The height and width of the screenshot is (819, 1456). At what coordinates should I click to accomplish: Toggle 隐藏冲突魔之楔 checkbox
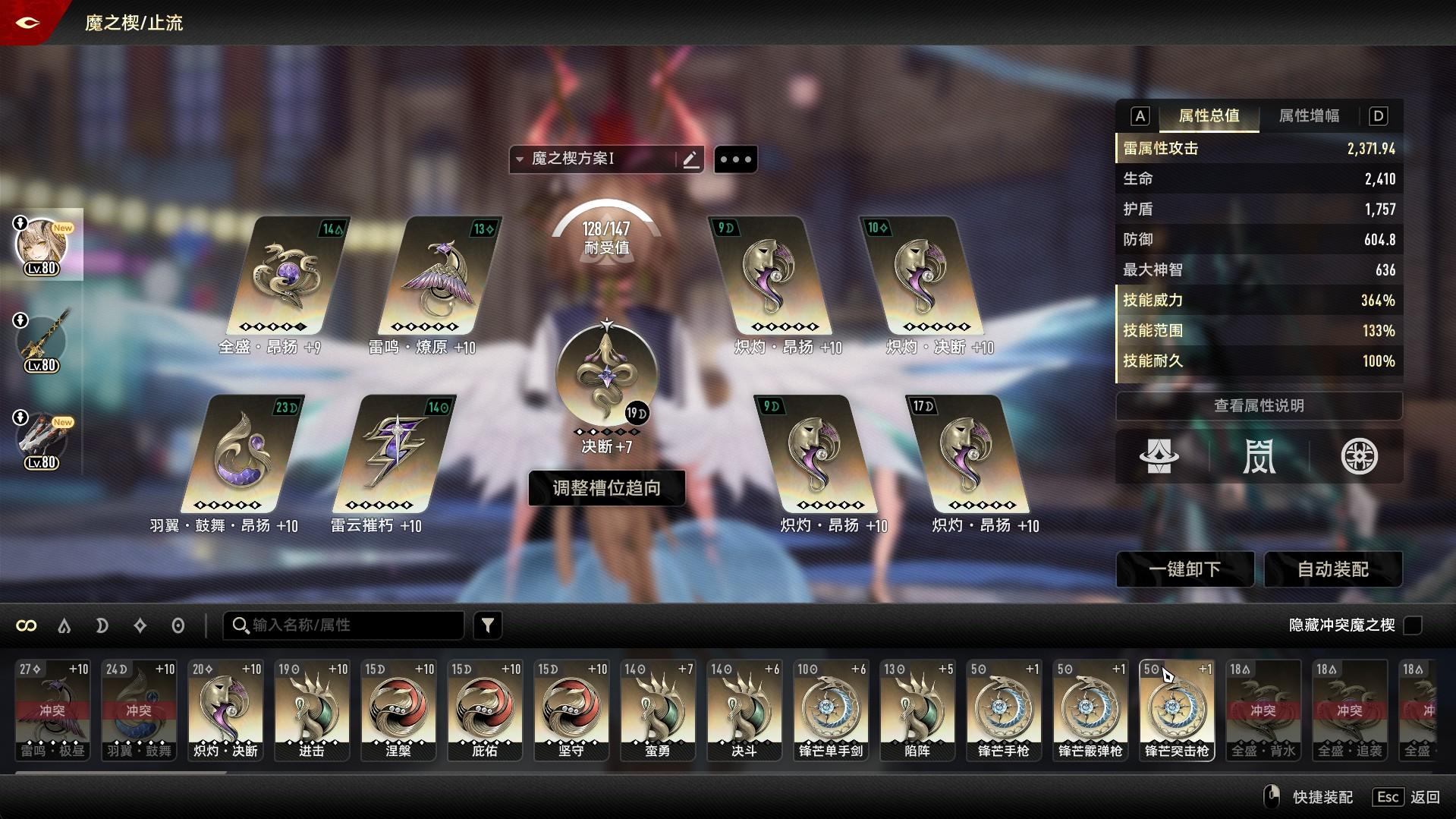tap(1412, 625)
